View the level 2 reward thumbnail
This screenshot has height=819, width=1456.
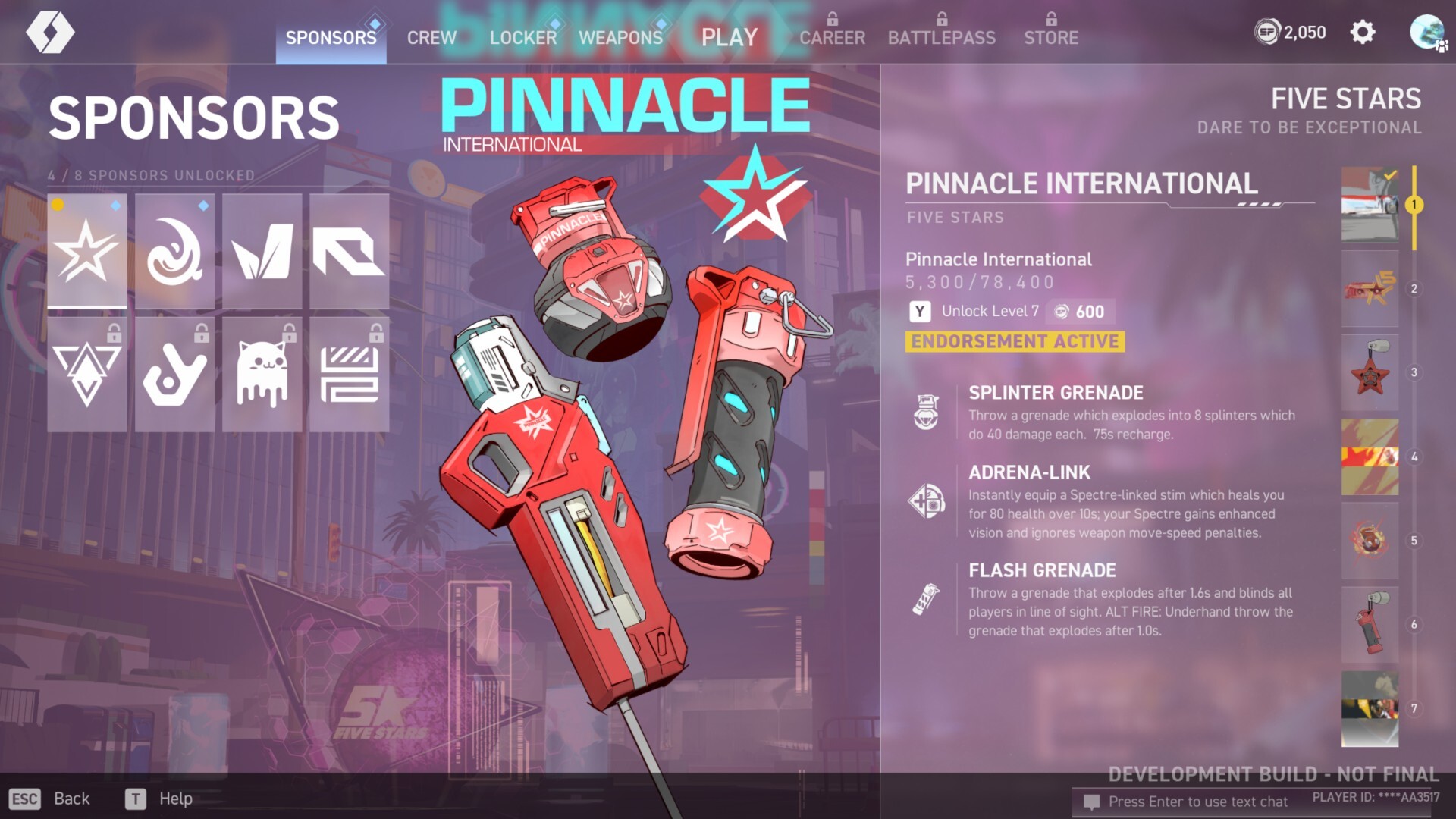(x=1370, y=289)
